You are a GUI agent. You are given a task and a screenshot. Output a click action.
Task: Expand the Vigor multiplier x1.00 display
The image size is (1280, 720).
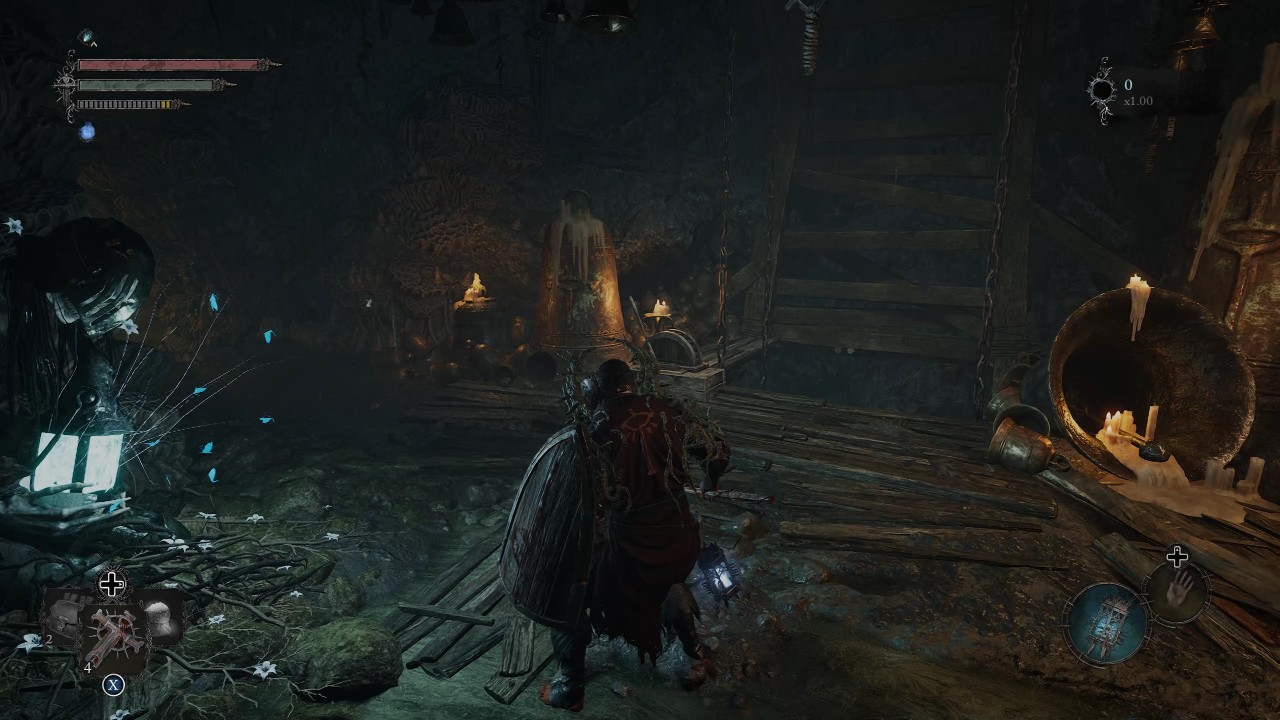click(1139, 100)
